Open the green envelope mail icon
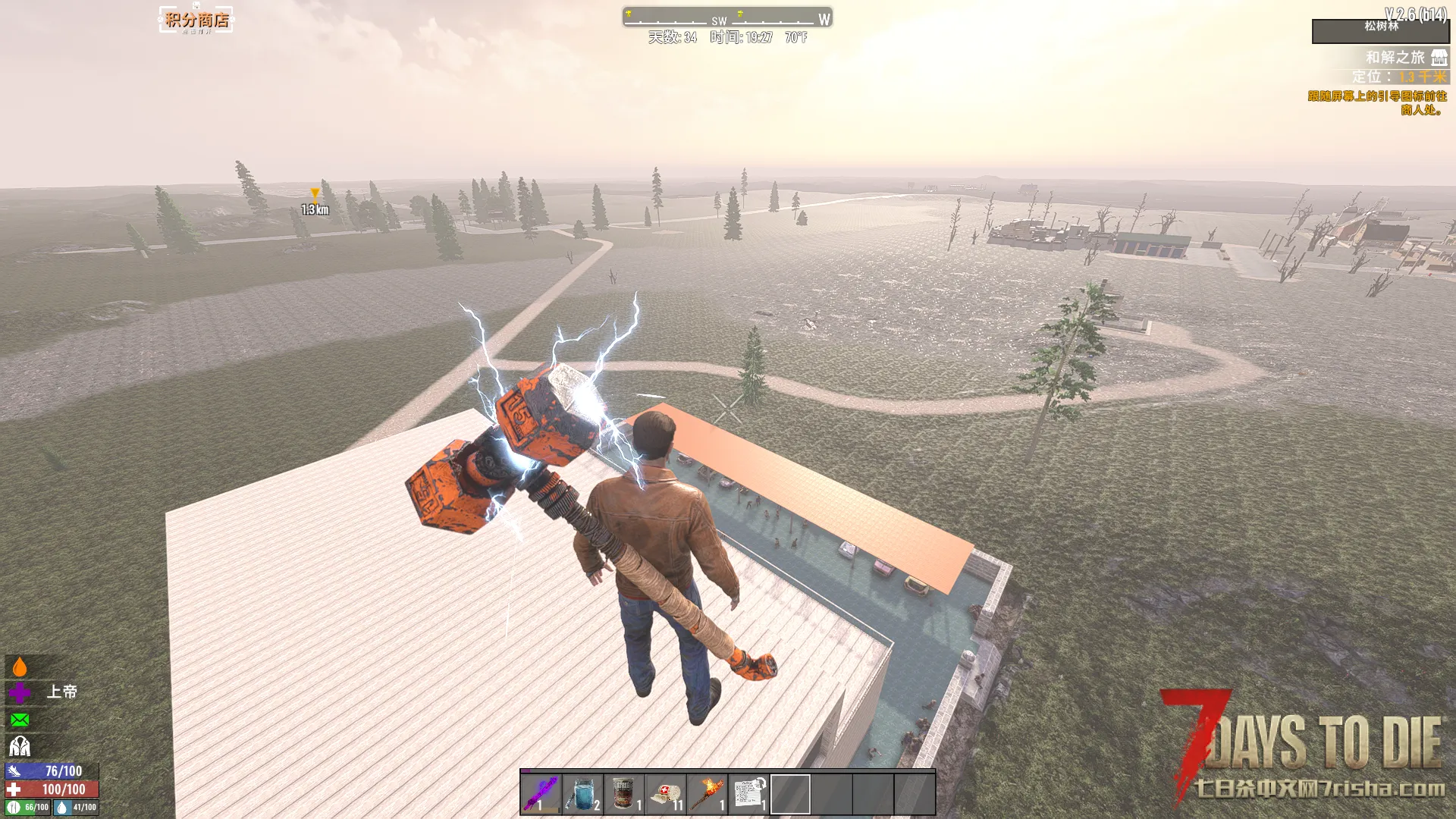The image size is (1456, 819). point(20,720)
